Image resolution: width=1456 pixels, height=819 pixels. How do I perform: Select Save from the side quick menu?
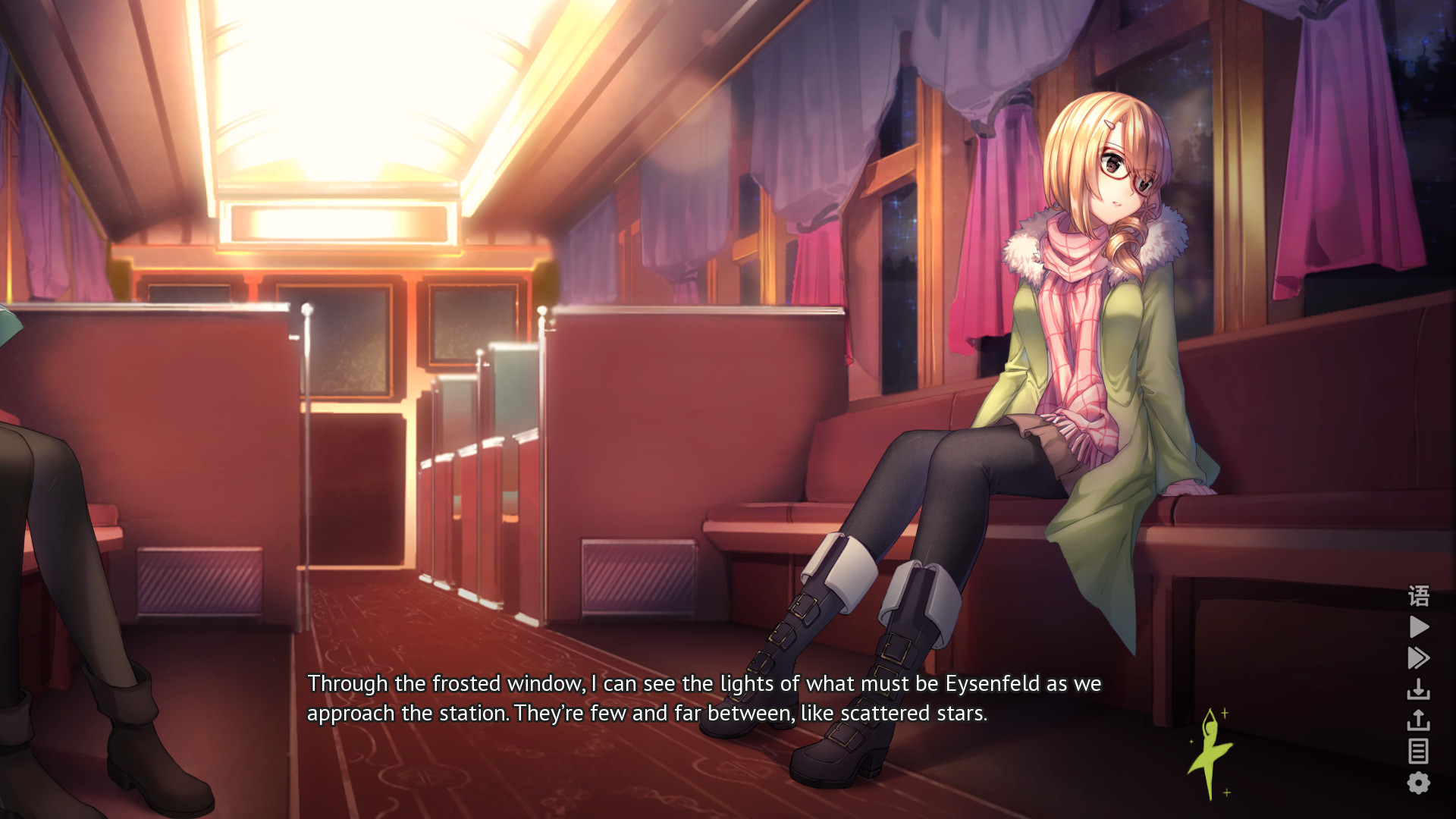pos(1419,690)
